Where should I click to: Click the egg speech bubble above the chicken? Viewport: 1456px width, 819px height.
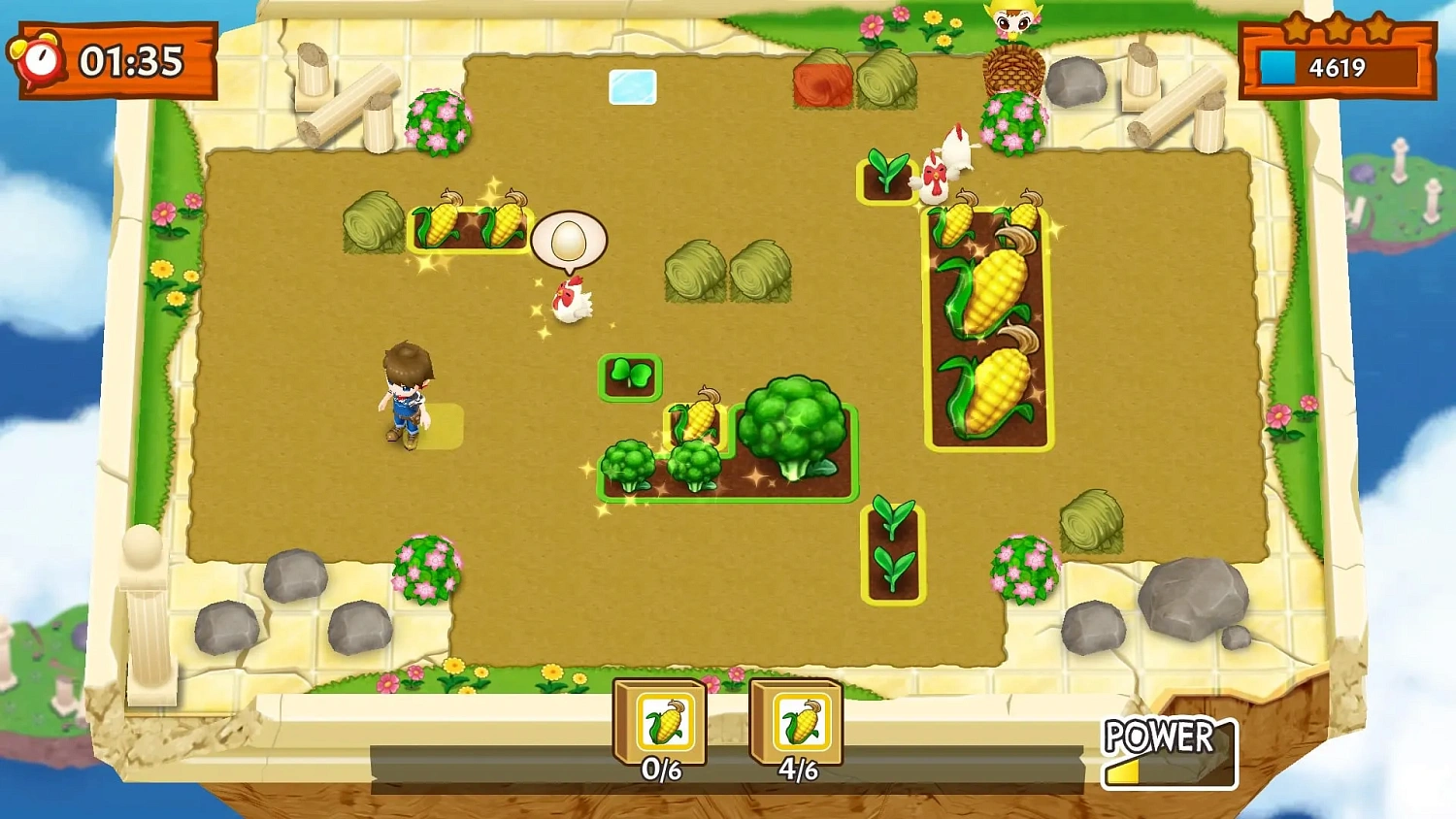tap(569, 241)
